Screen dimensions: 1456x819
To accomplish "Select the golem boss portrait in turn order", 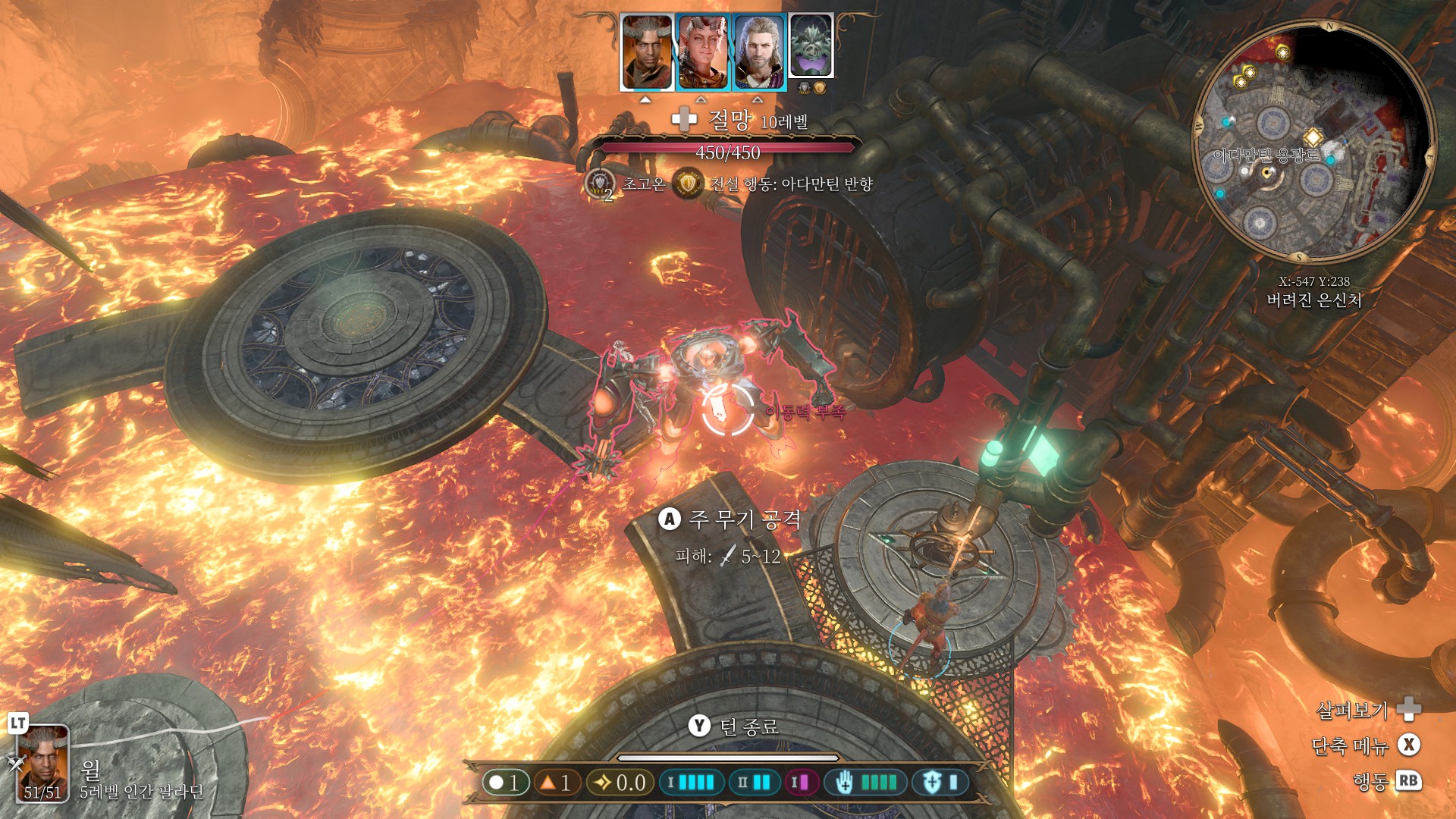I will (x=811, y=45).
